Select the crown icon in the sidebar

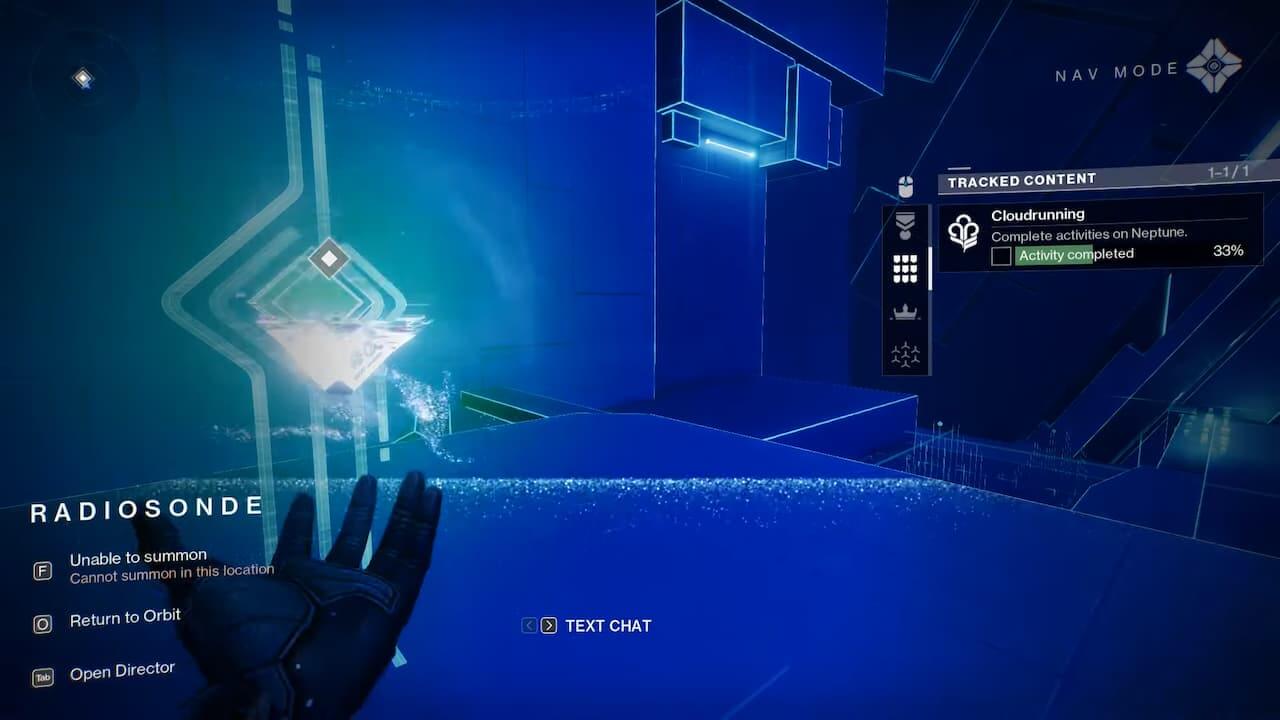point(905,312)
